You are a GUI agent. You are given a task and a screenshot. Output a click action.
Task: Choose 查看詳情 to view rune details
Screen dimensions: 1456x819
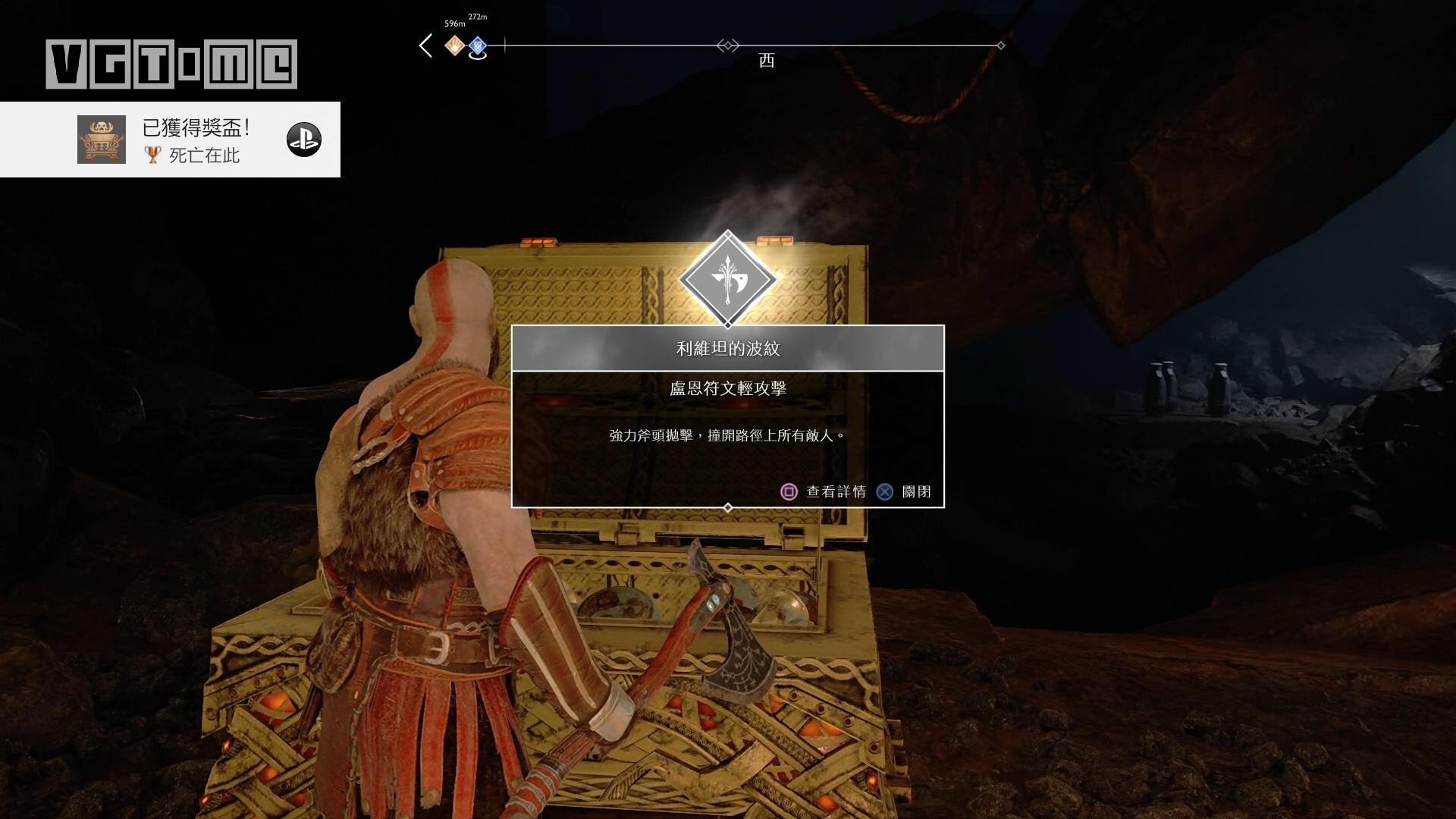coord(824,491)
